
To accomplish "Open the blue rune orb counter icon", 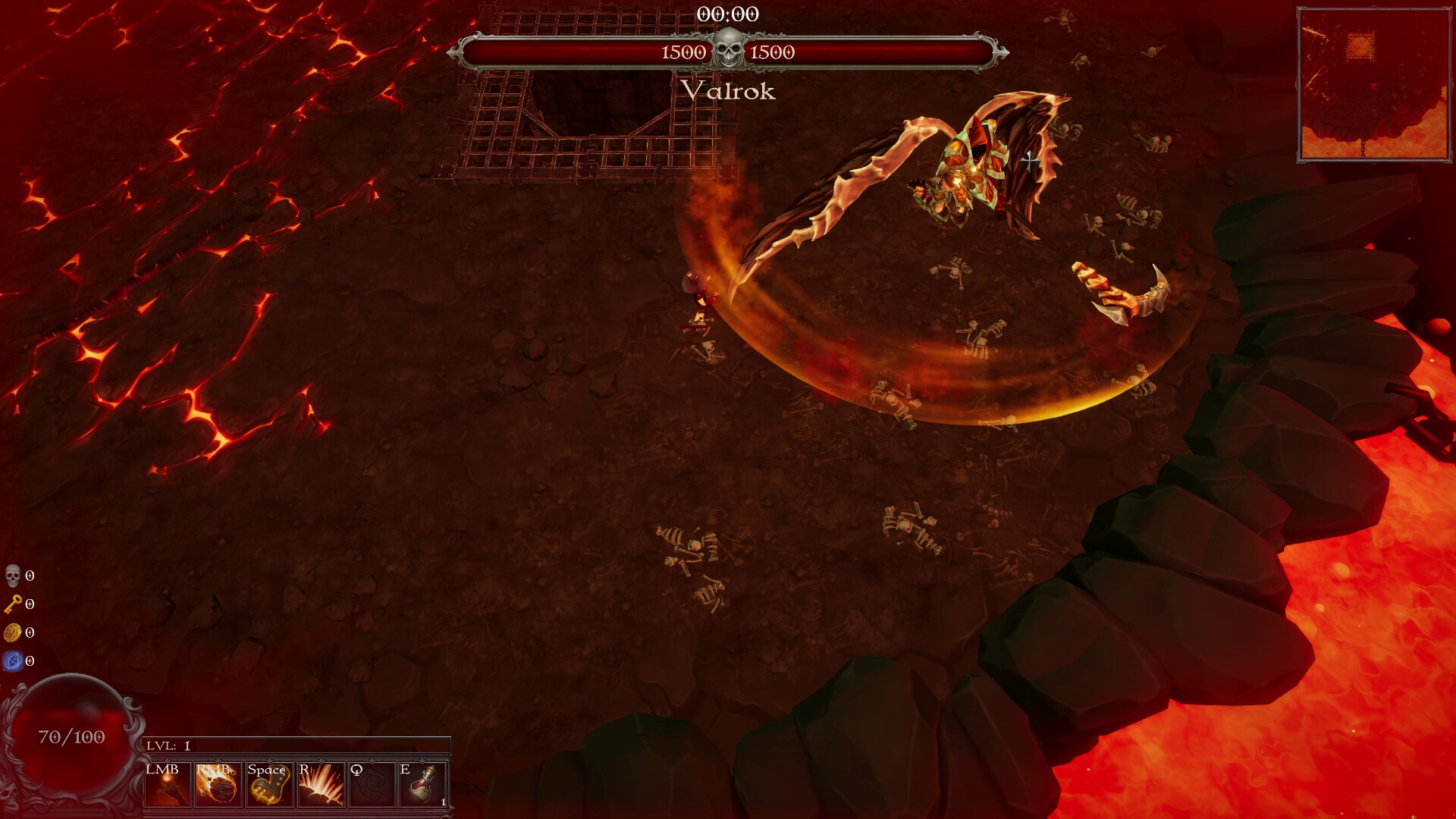I will pos(12,661).
